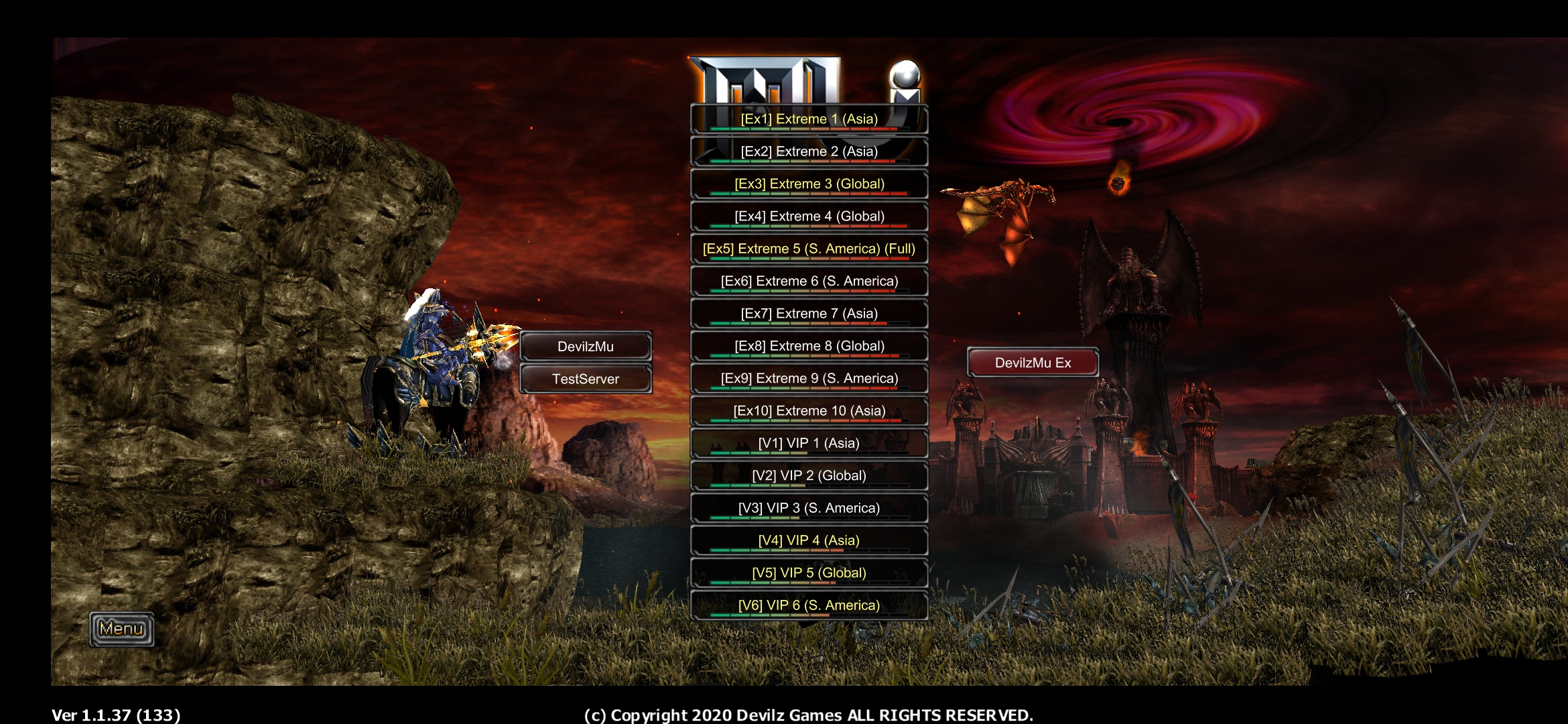
Task: Choose the [V1] VIP 1 (Asia) server
Action: (809, 443)
